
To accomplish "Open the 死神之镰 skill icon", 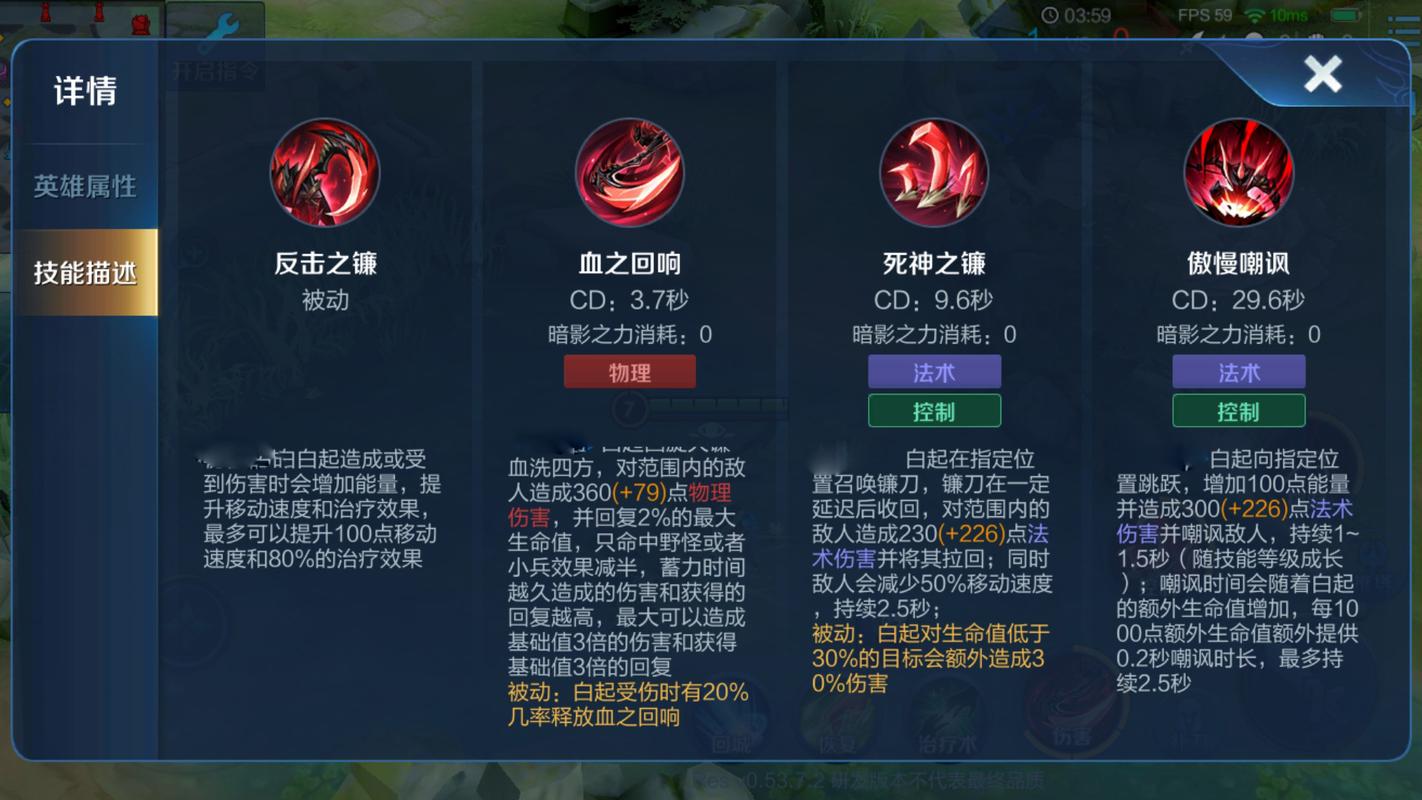I will (933, 172).
